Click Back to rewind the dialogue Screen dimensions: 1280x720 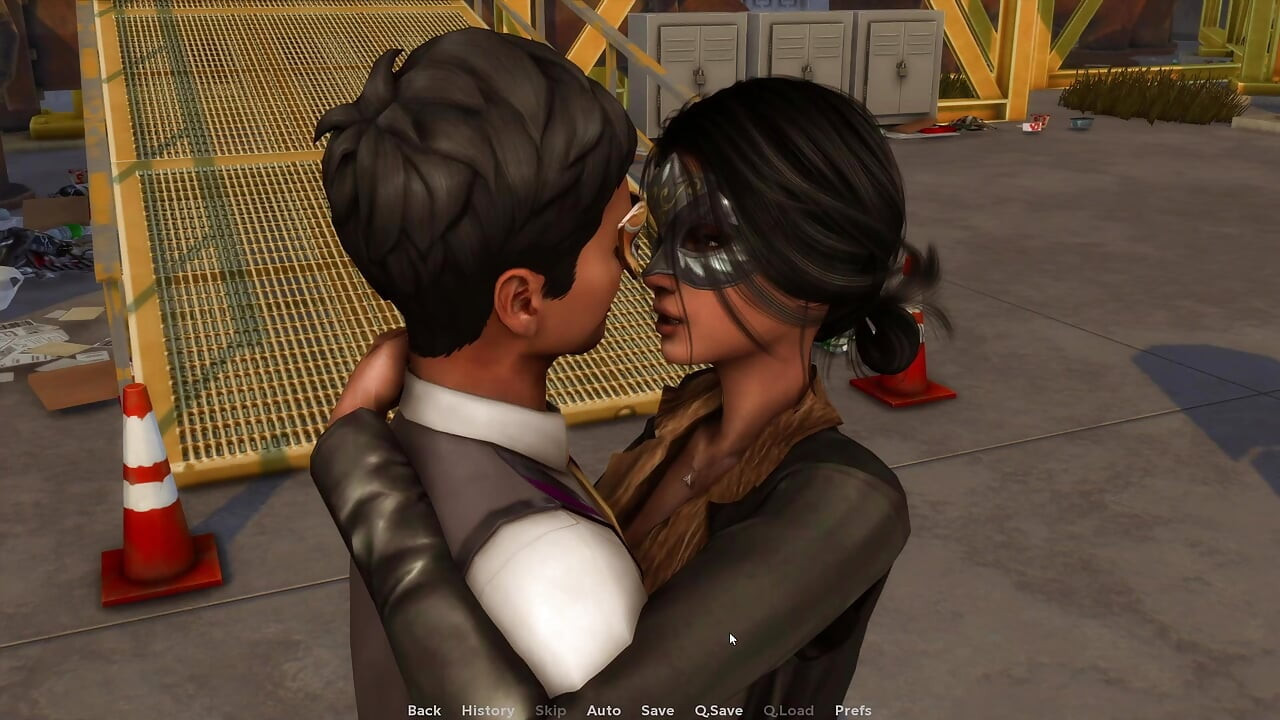point(423,710)
